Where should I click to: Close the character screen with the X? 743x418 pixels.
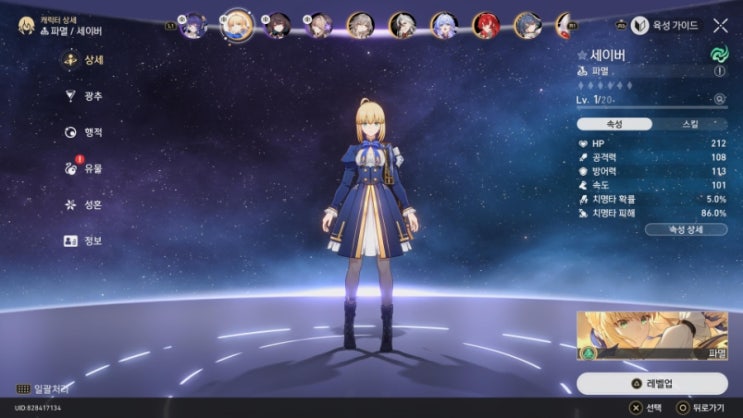tap(721, 25)
